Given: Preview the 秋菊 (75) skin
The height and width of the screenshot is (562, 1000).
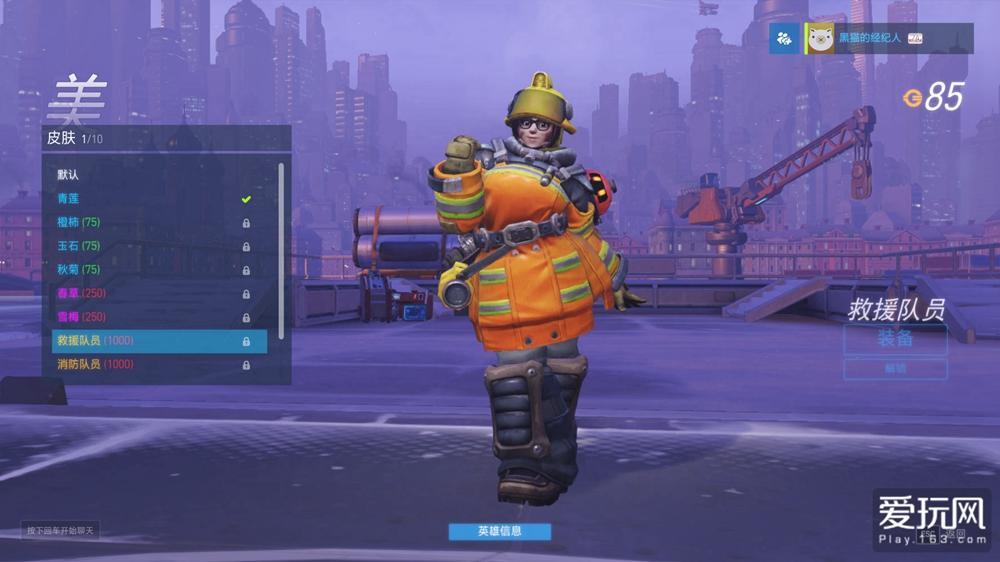Looking at the screenshot, I should click(x=150, y=270).
